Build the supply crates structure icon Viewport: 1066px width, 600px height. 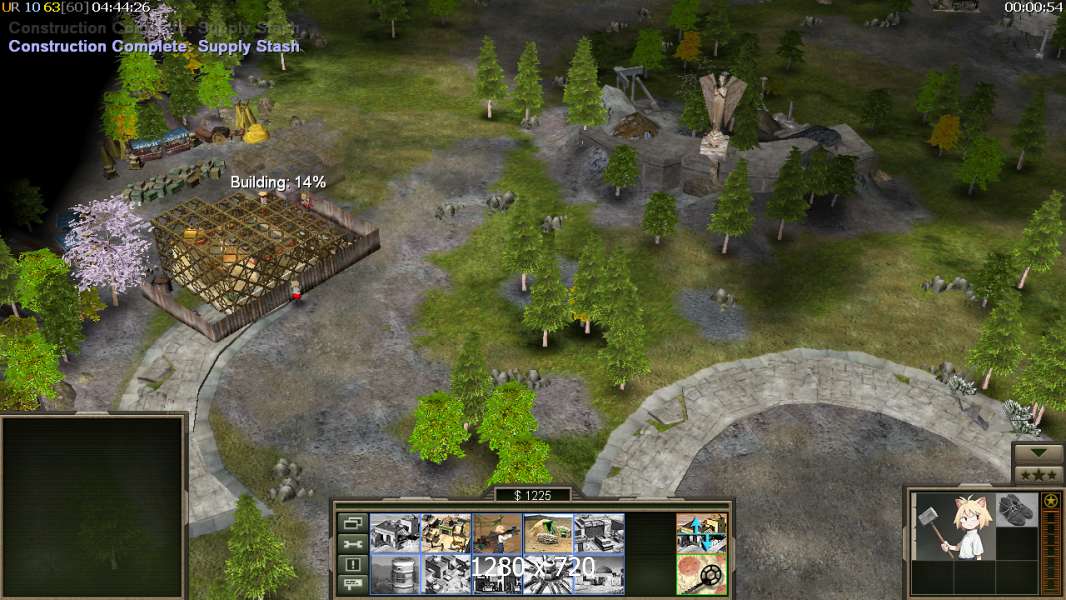(445, 533)
